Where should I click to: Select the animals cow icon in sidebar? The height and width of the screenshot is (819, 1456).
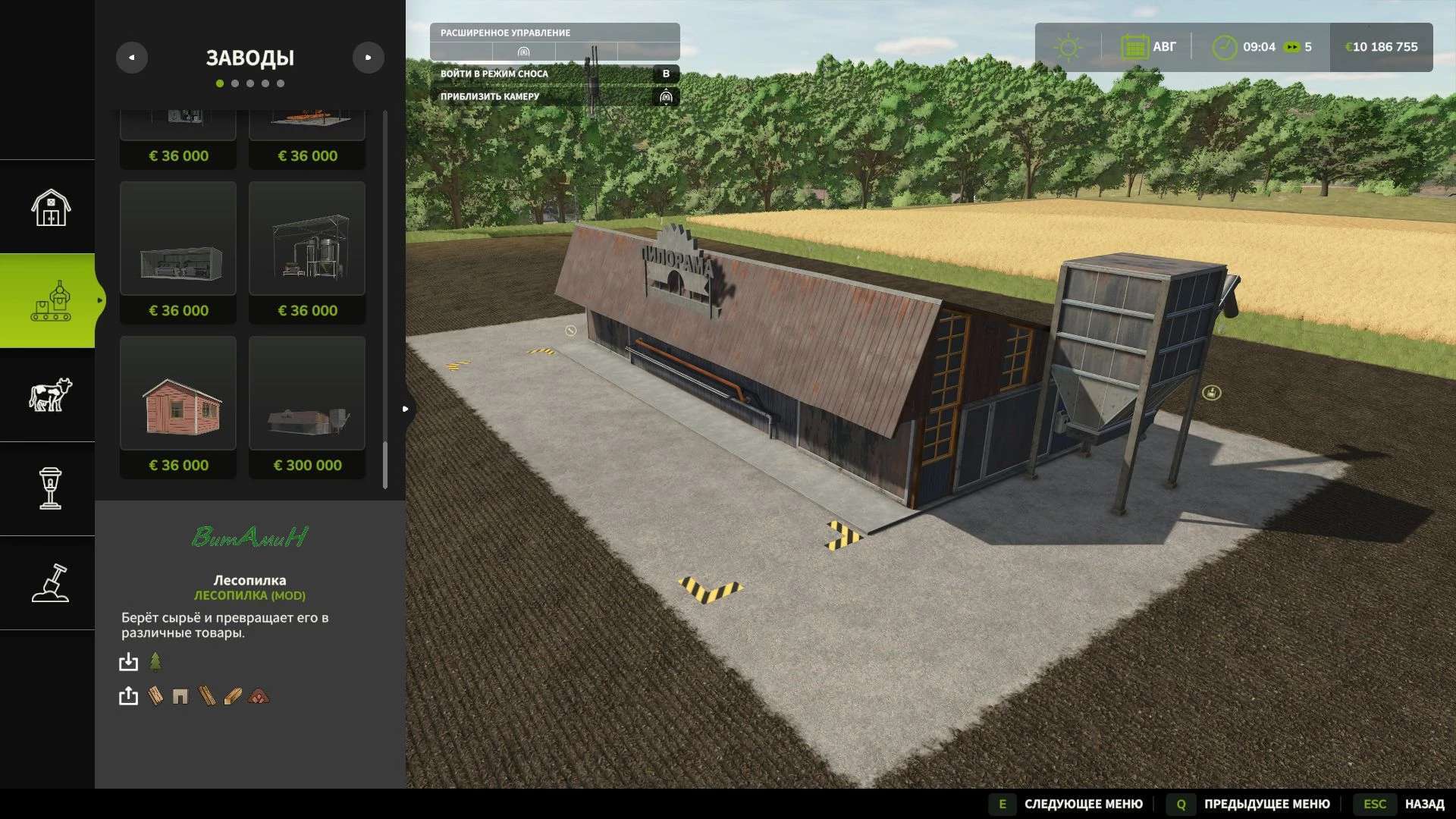[50, 396]
